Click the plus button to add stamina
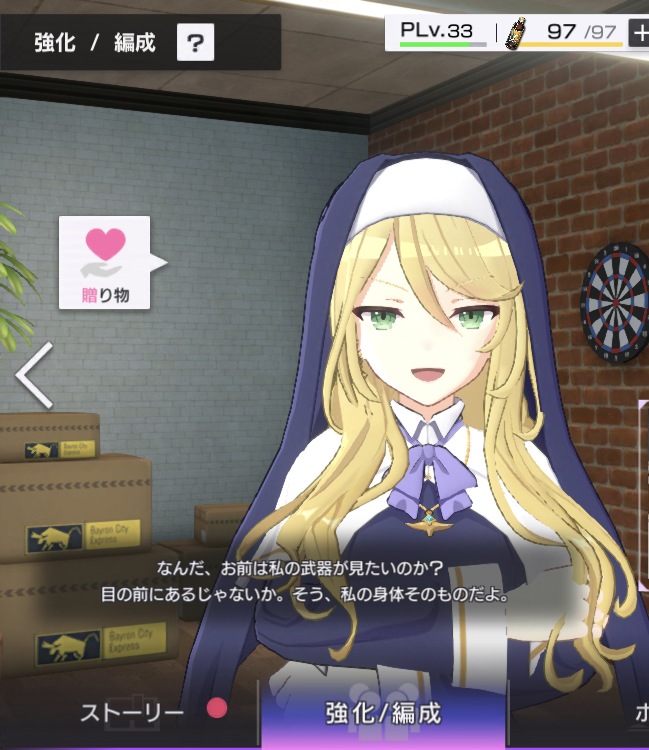The height and width of the screenshot is (750, 649). pyautogui.click(x=638, y=32)
